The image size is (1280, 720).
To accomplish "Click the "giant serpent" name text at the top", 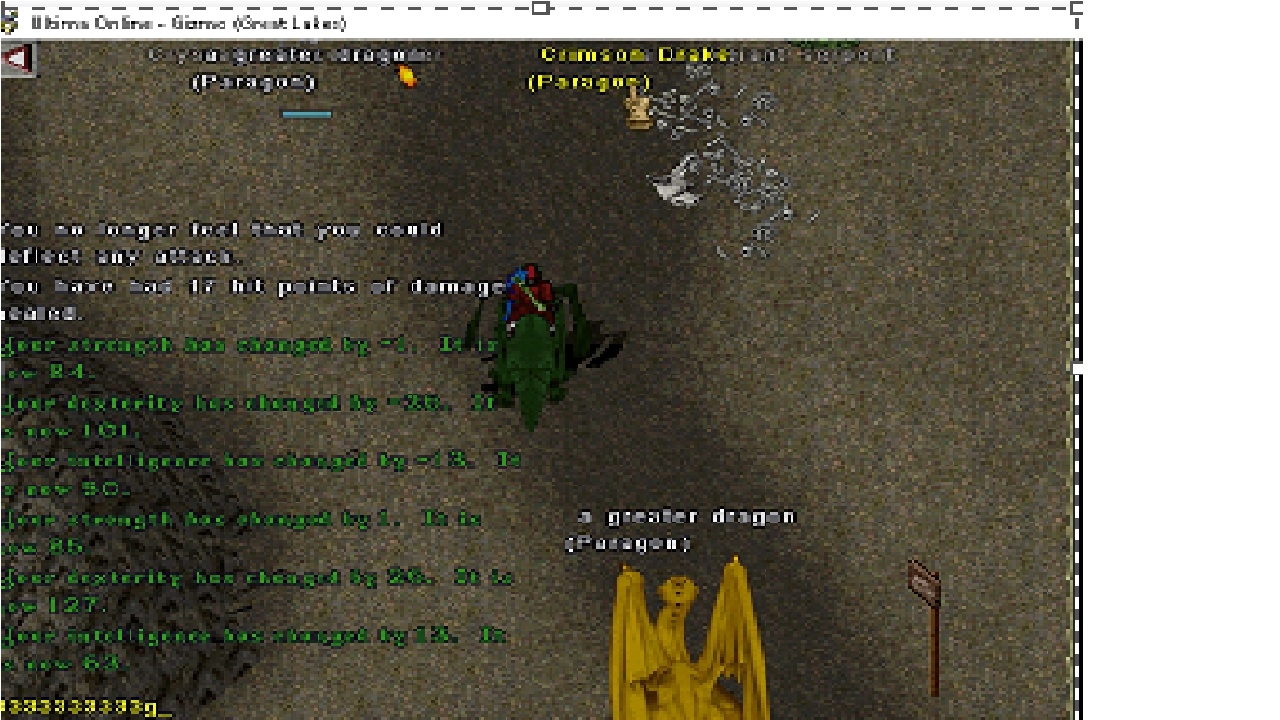I will pyautogui.click(x=820, y=55).
